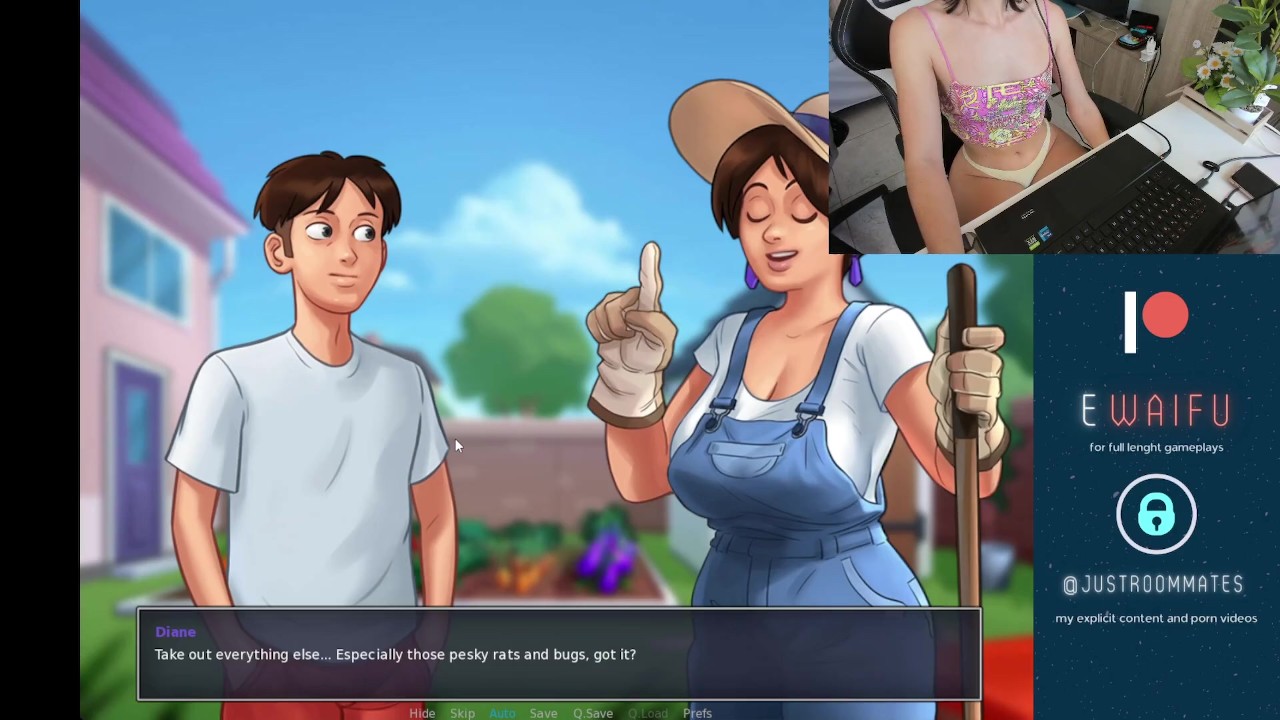
Task: Click 'my explicit content and porn videos' link
Action: (1156, 618)
